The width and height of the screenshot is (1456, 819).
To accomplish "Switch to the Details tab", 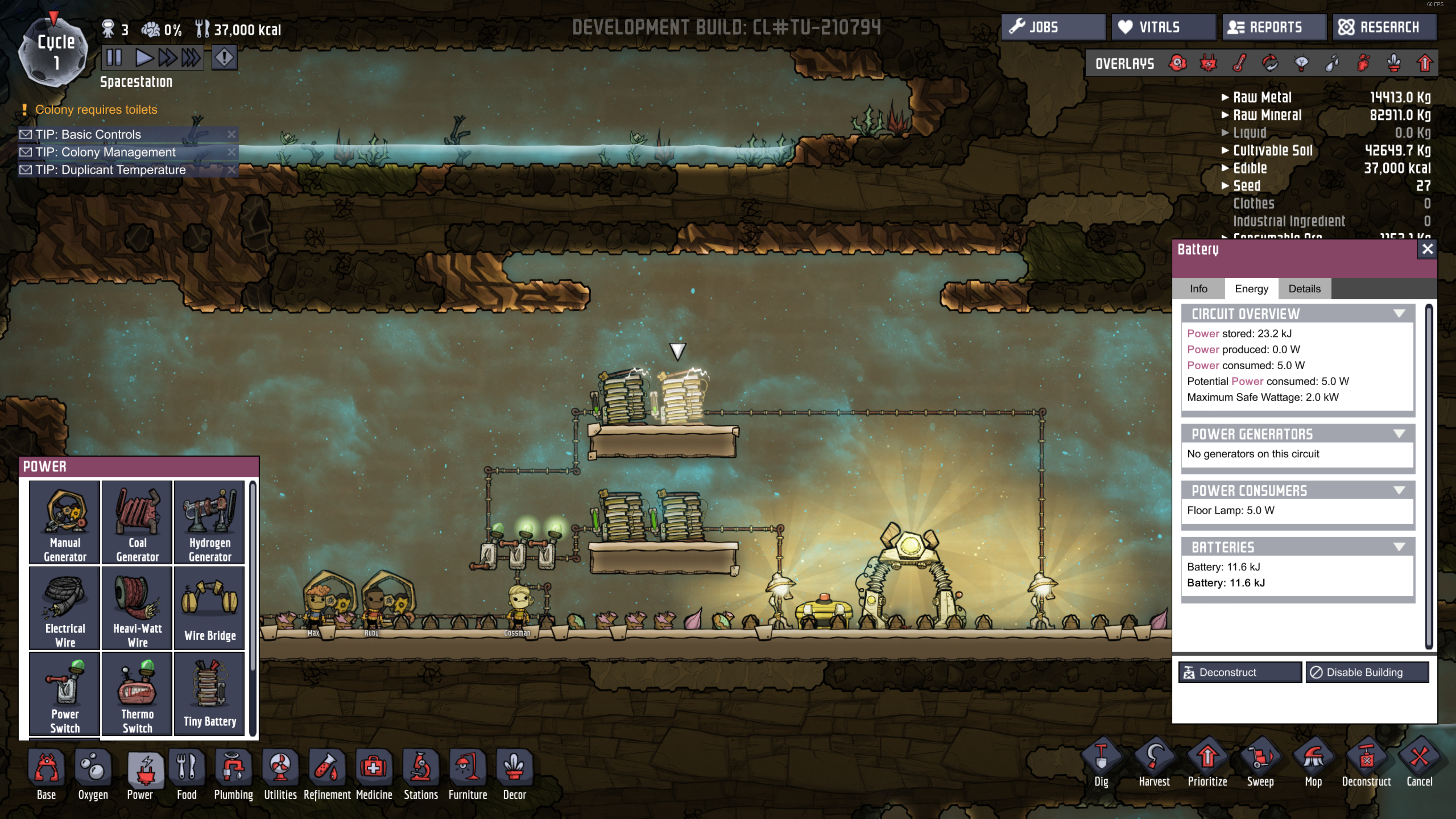I will point(1304,289).
